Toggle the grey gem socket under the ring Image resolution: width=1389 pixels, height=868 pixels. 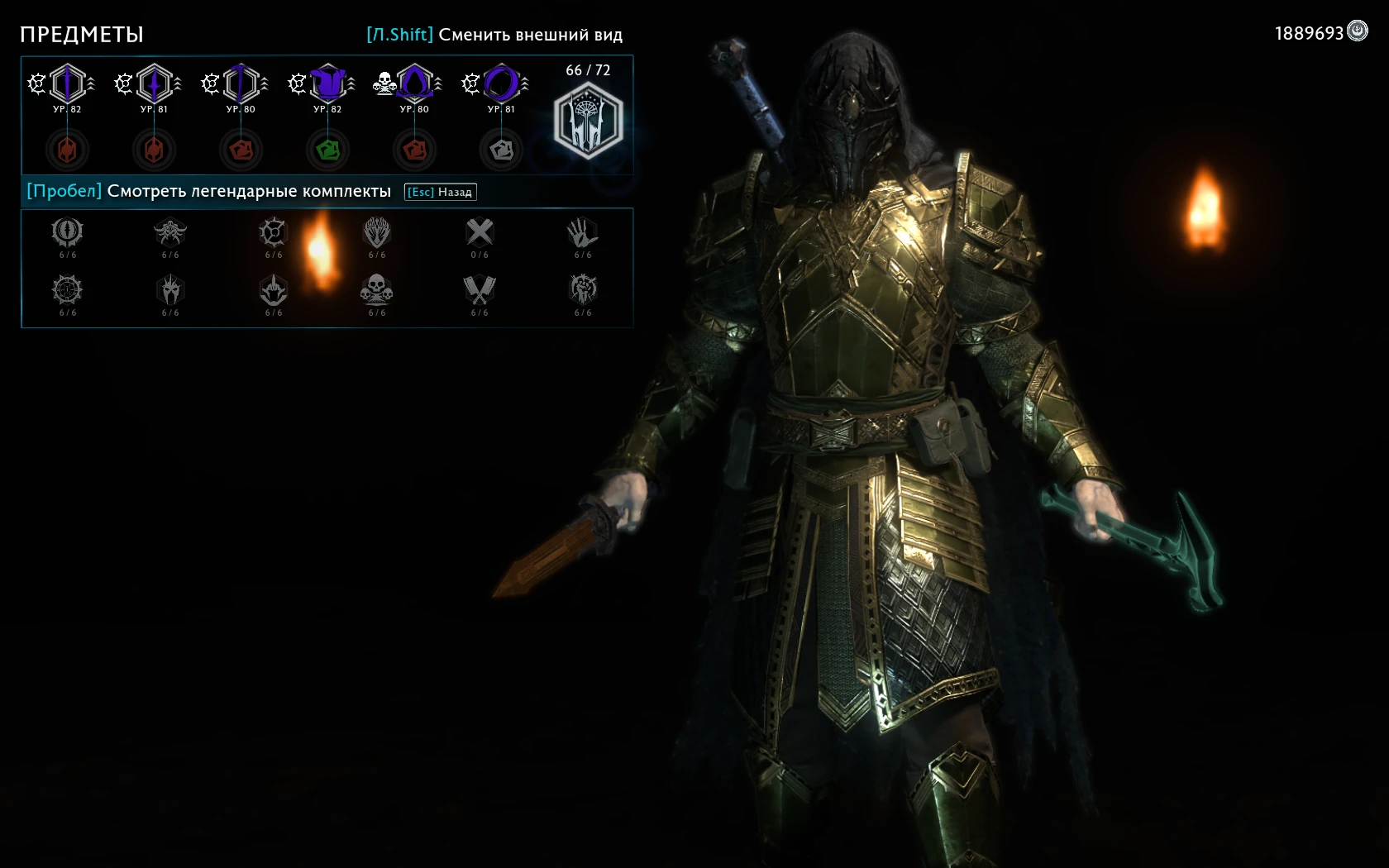click(x=500, y=150)
